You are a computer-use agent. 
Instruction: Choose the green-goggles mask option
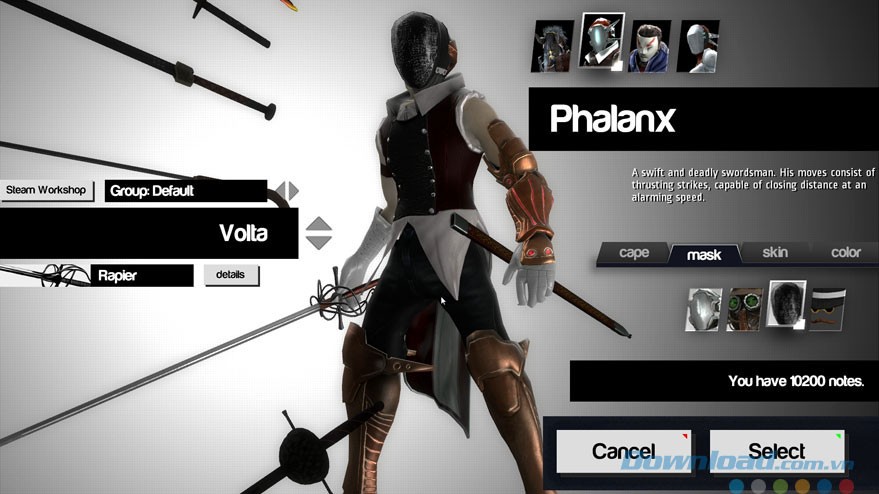pos(744,308)
